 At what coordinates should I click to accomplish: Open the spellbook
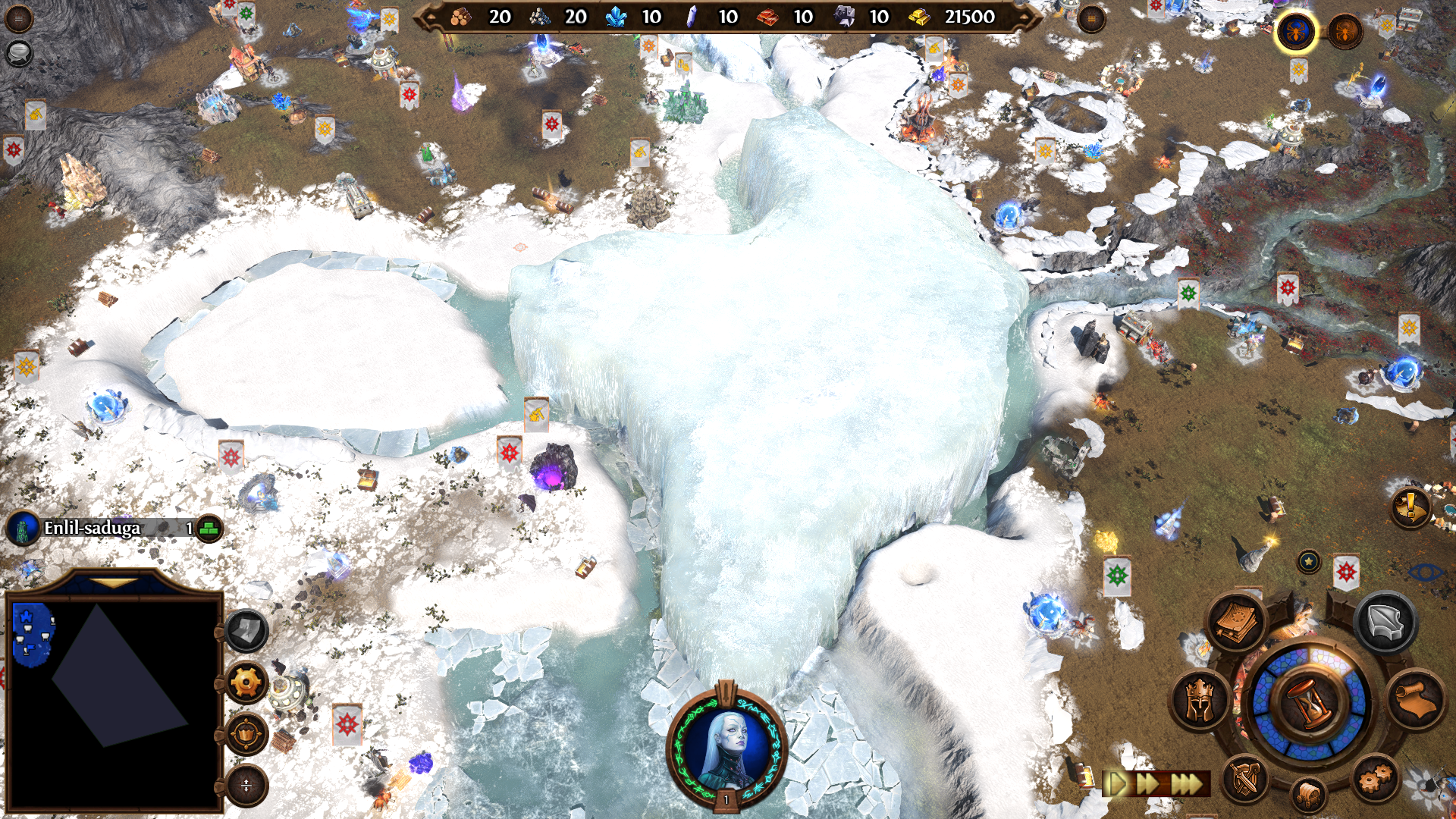click(x=1236, y=623)
